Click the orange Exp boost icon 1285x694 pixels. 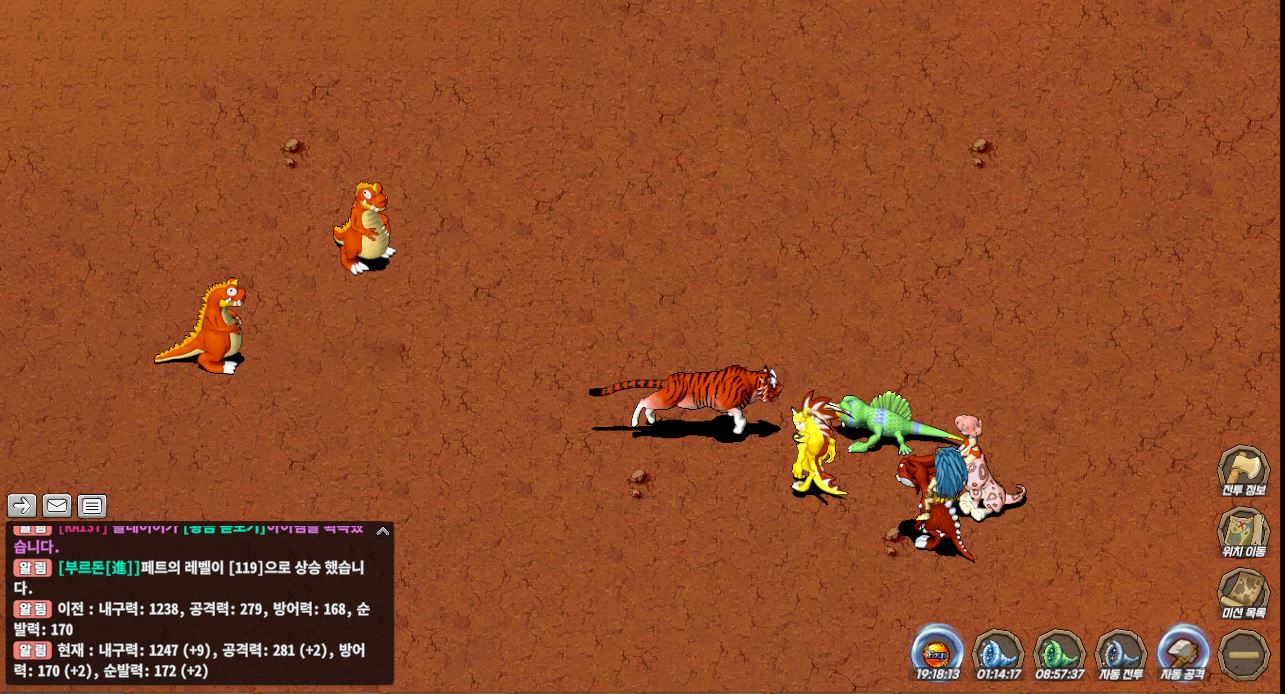937,651
